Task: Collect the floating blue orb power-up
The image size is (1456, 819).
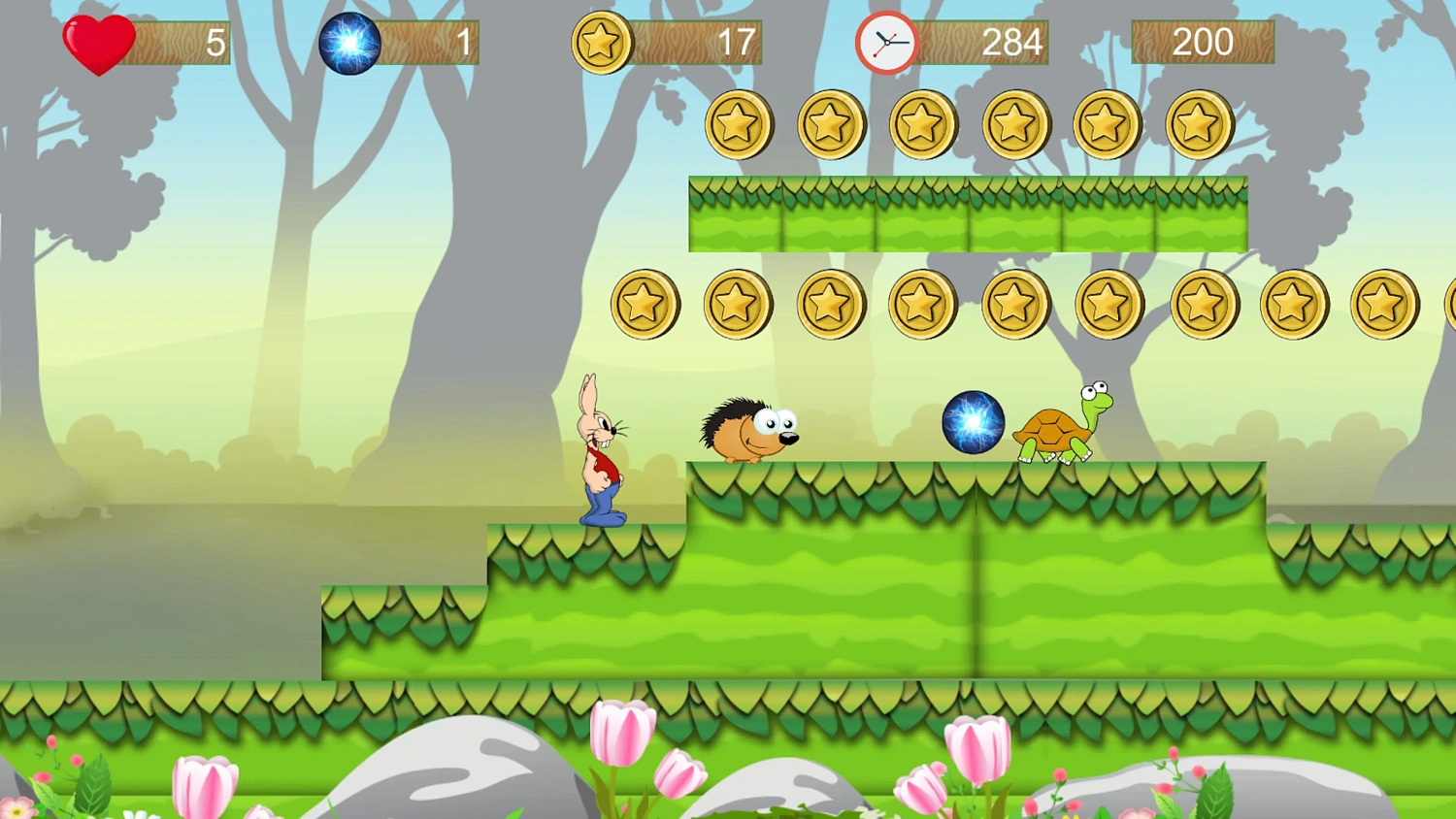Action: pos(974,421)
